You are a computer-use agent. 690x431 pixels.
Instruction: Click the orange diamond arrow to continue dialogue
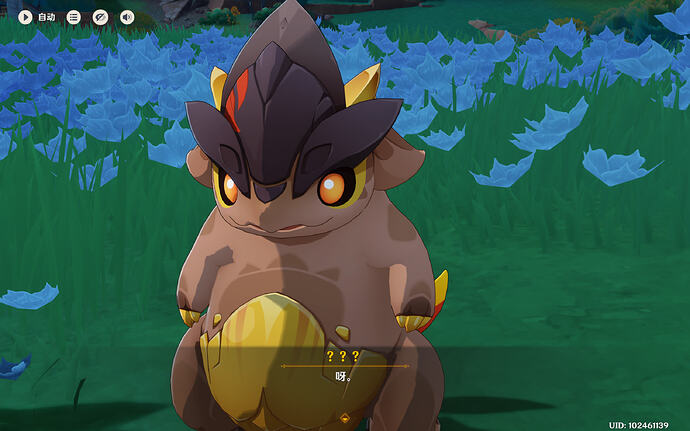coord(345,417)
